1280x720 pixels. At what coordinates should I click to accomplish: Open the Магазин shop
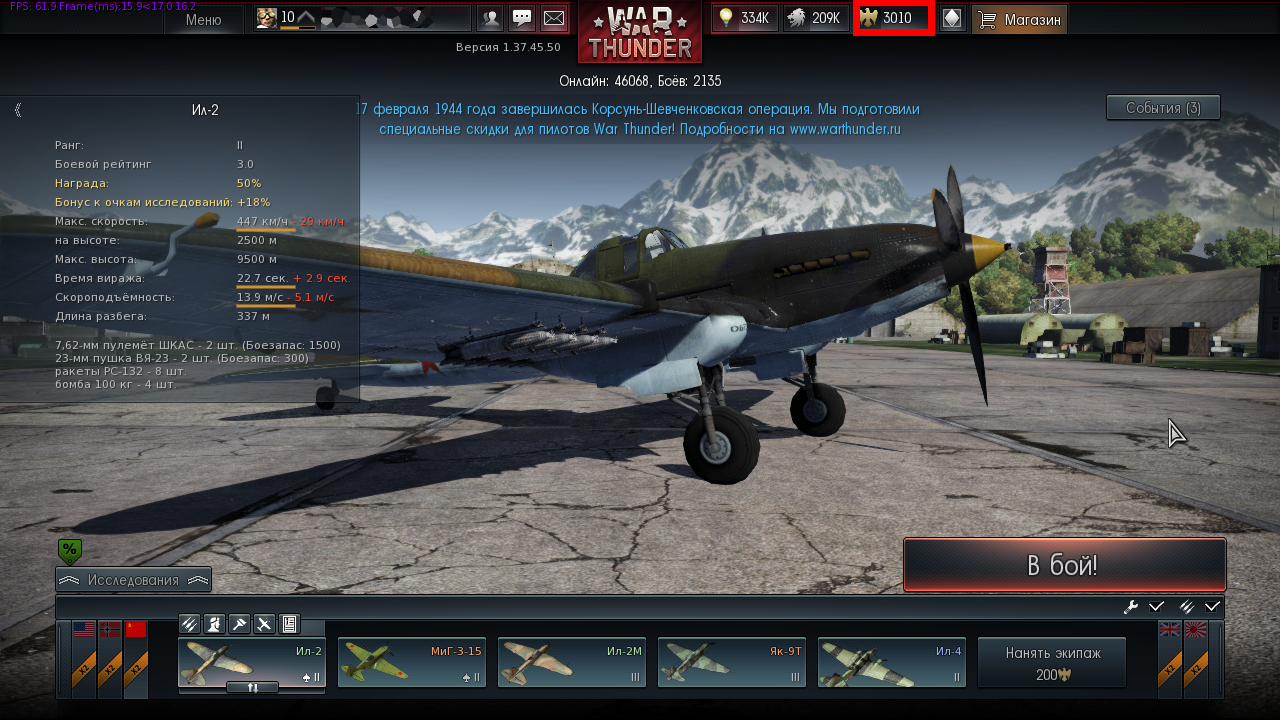pos(1019,19)
